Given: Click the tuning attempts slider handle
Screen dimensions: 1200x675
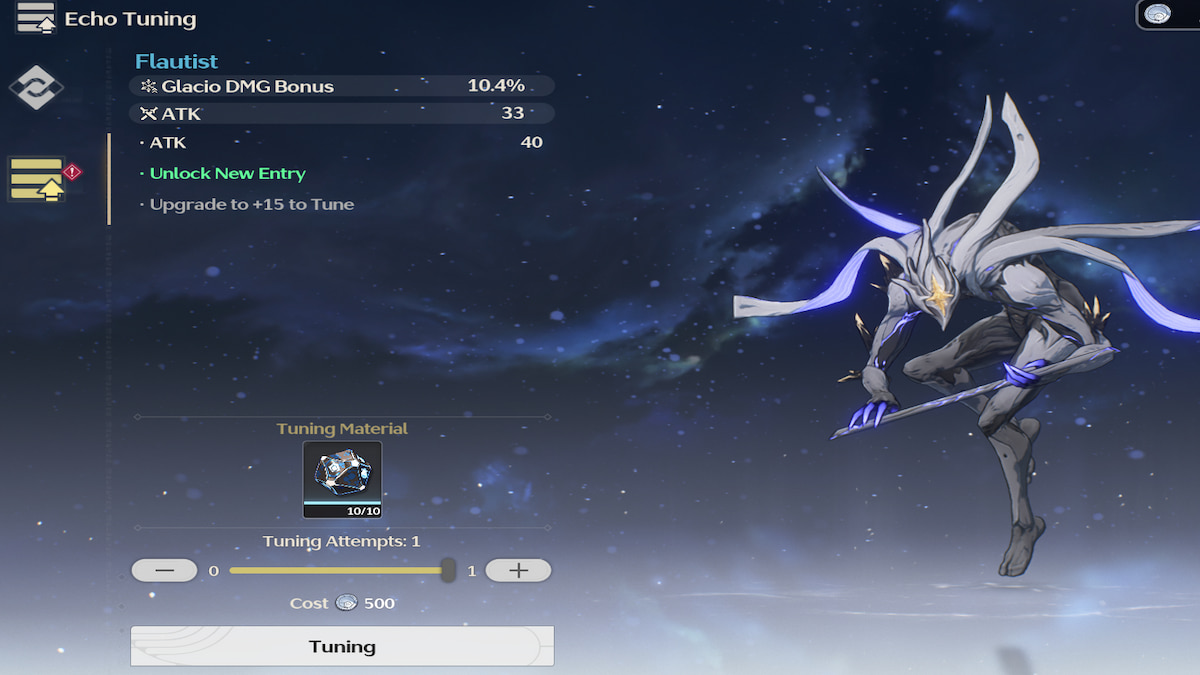Looking at the screenshot, I should (x=448, y=571).
